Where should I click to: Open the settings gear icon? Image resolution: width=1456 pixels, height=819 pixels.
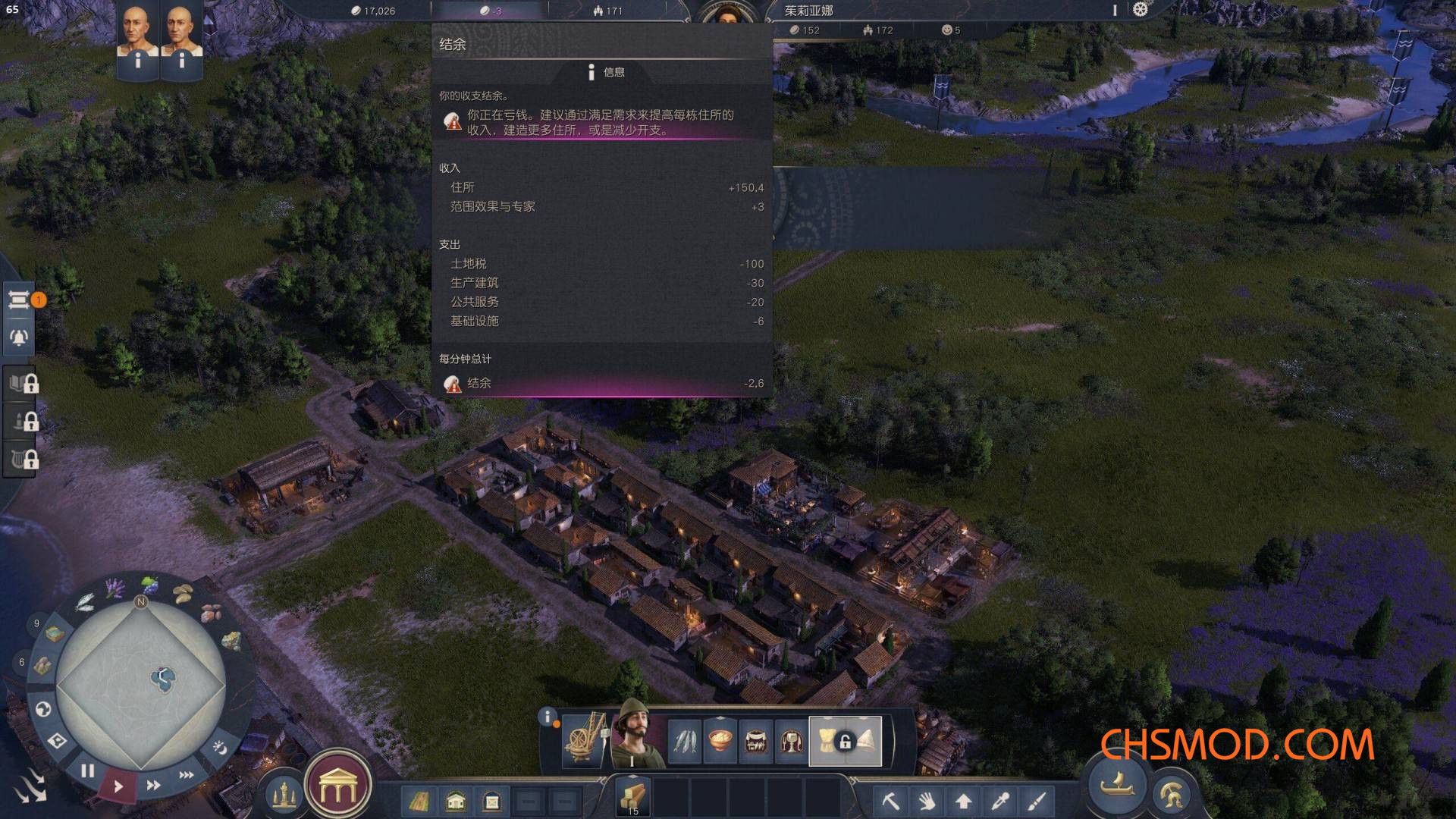click(1140, 10)
